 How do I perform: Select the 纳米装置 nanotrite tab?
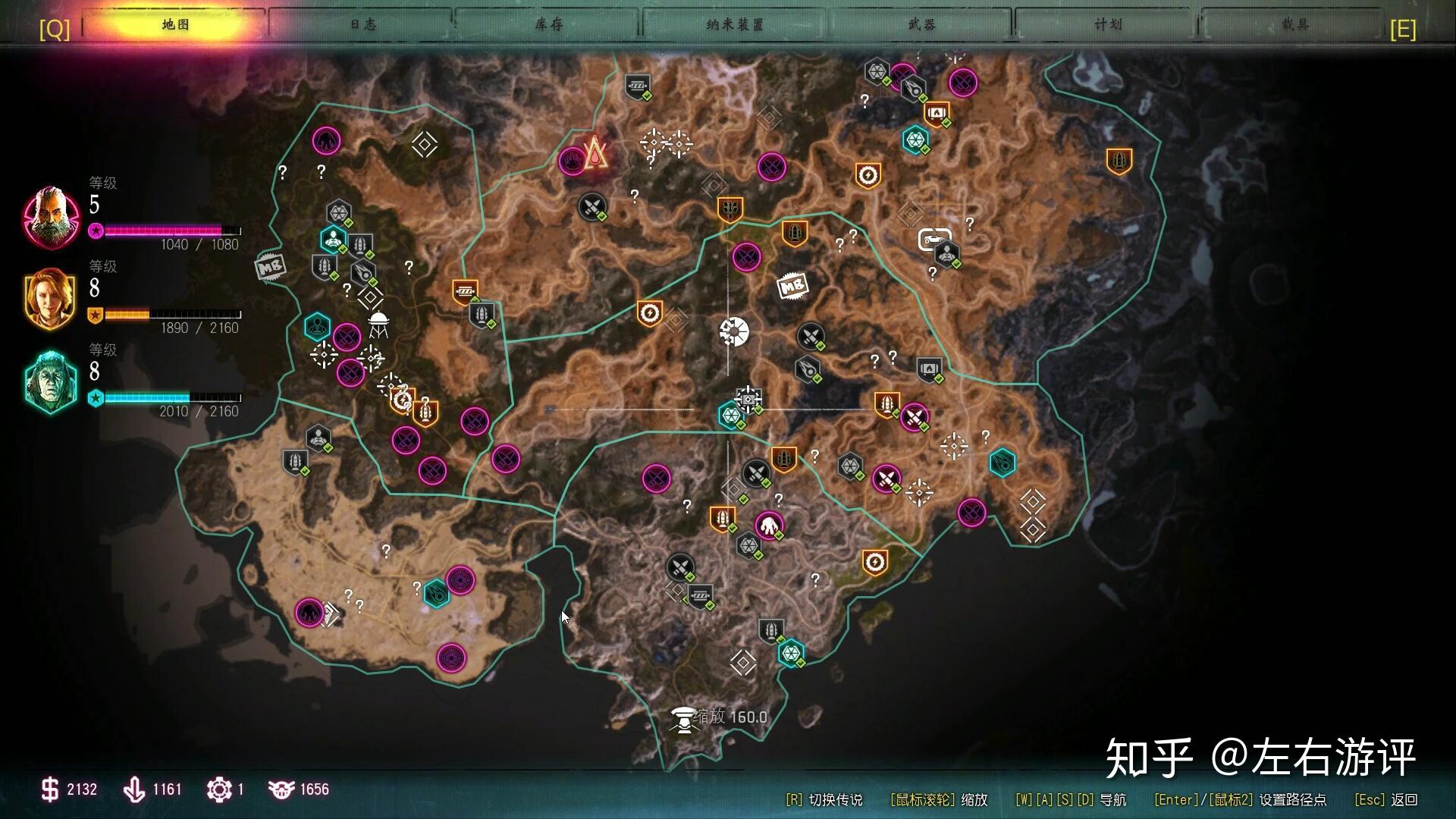pyautogui.click(x=735, y=24)
